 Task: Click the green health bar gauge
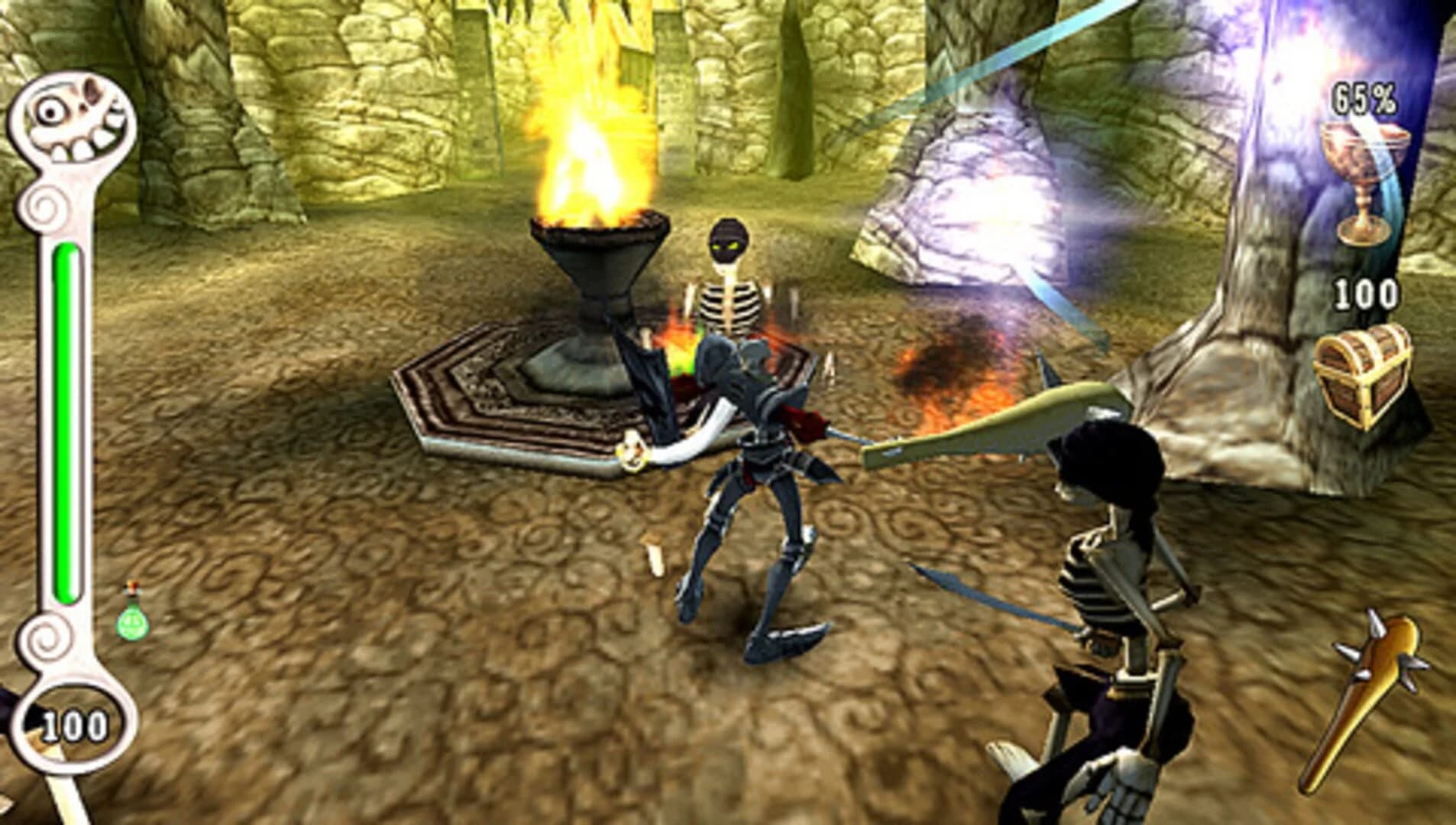(x=67, y=420)
